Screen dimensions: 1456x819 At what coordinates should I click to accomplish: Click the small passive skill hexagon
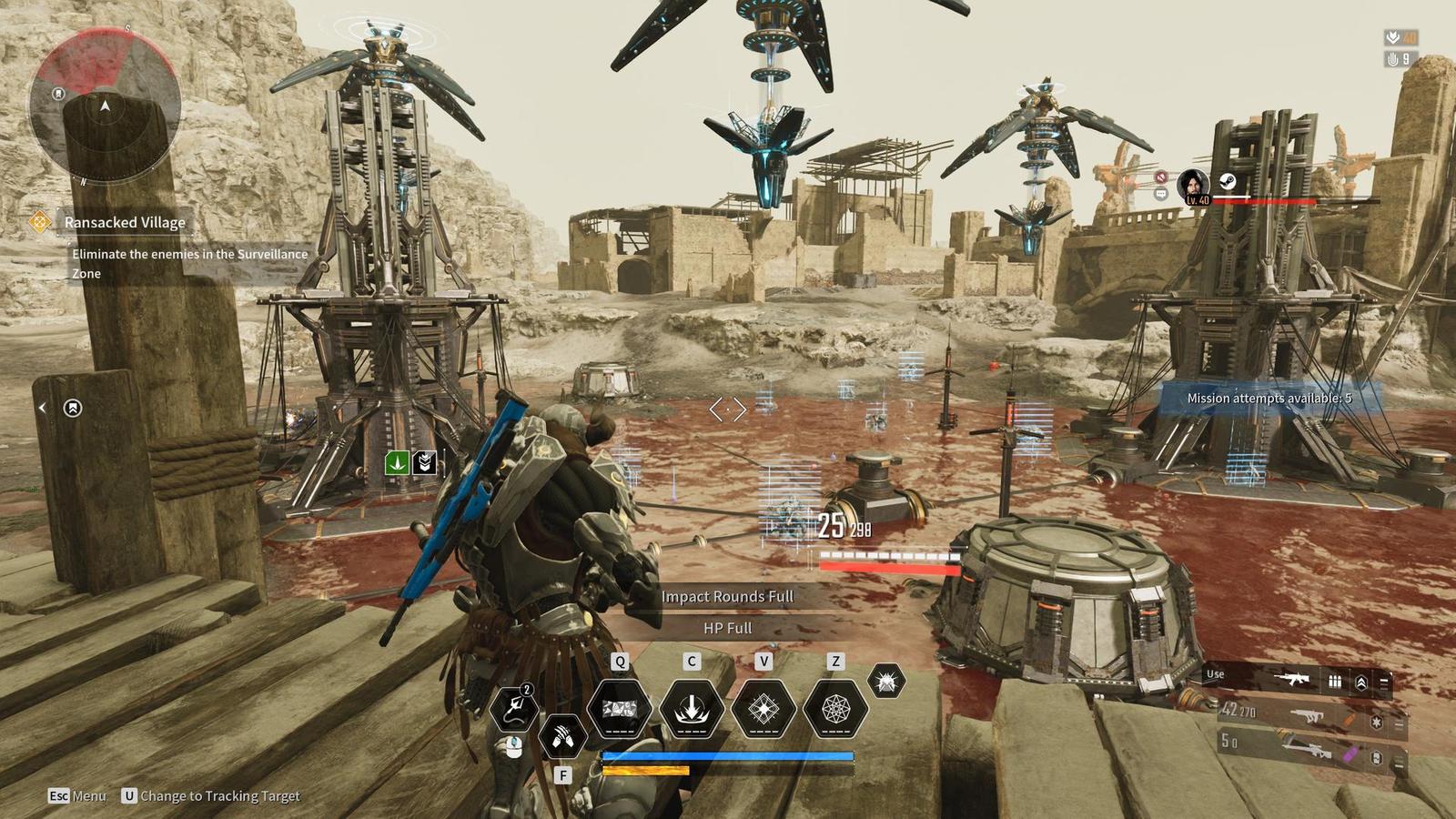(885, 681)
